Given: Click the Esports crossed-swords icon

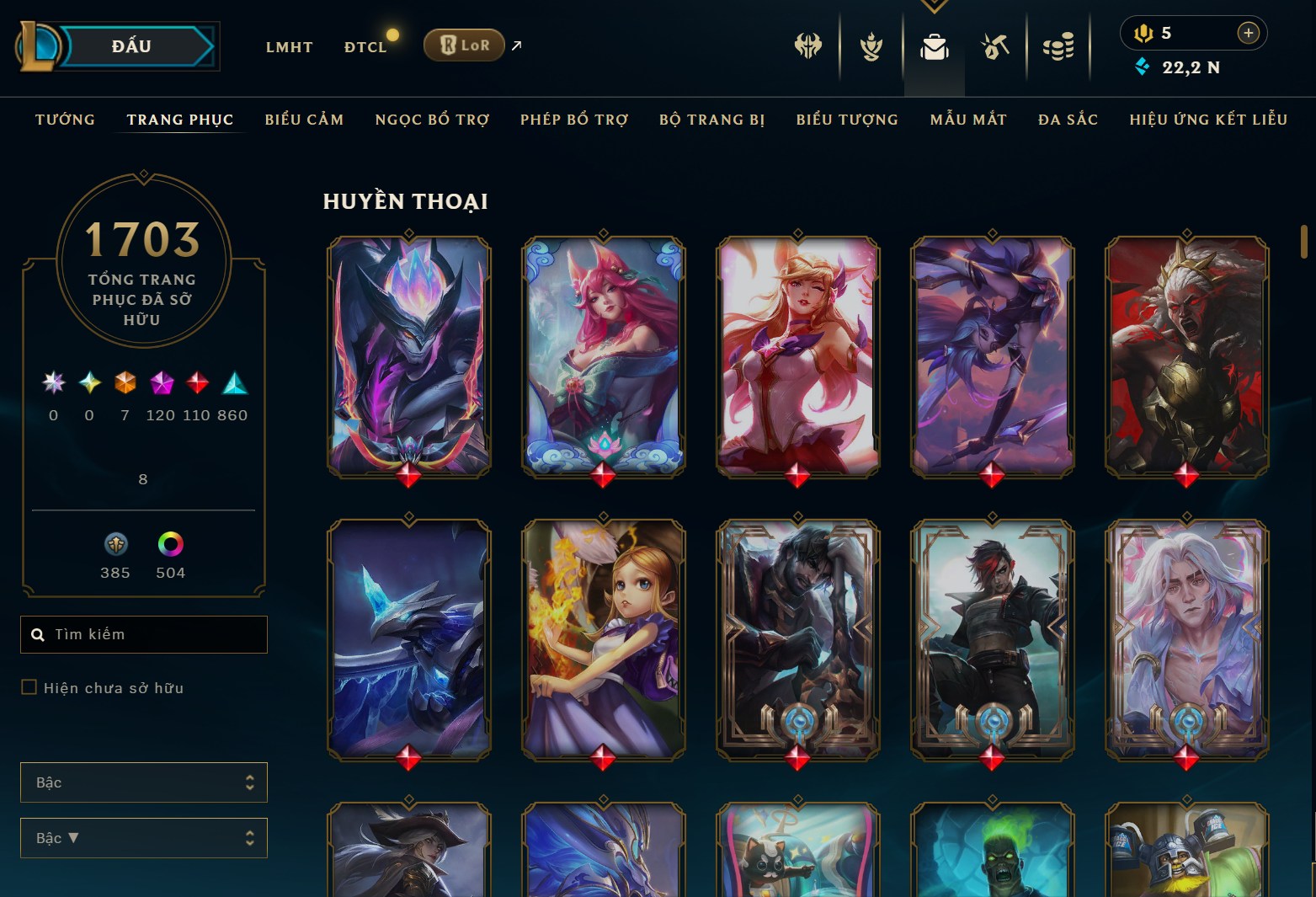Looking at the screenshot, I should 807,48.
